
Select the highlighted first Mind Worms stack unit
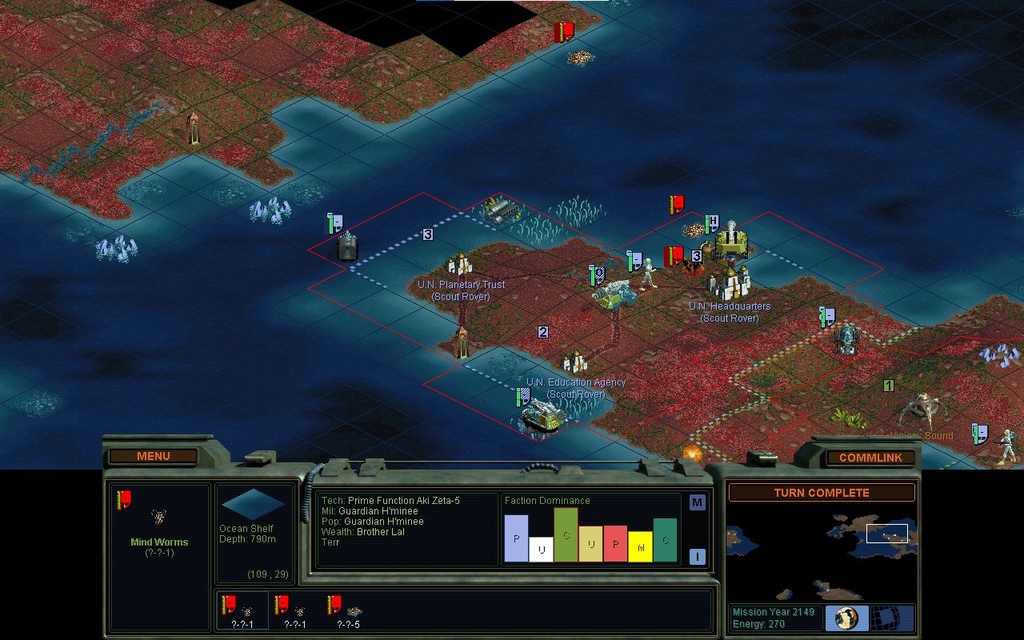coord(242,609)
